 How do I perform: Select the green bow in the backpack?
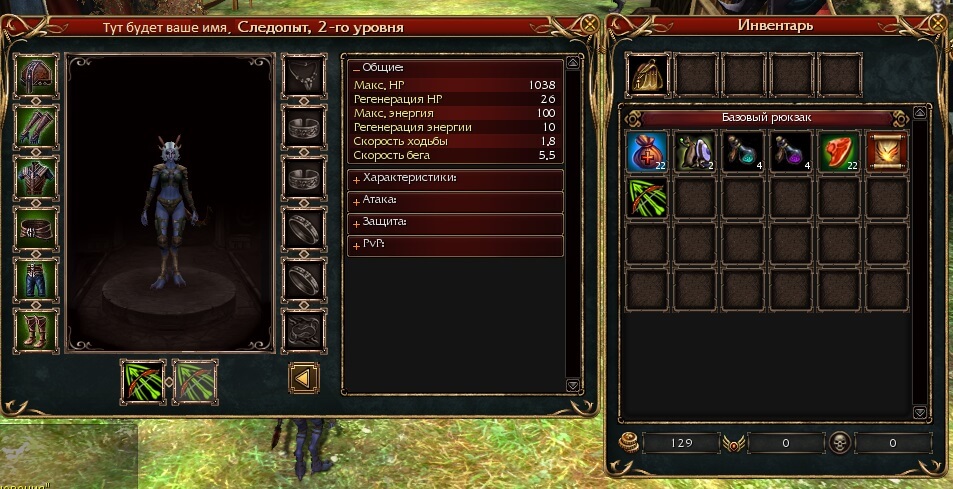(x=648, y=198)
